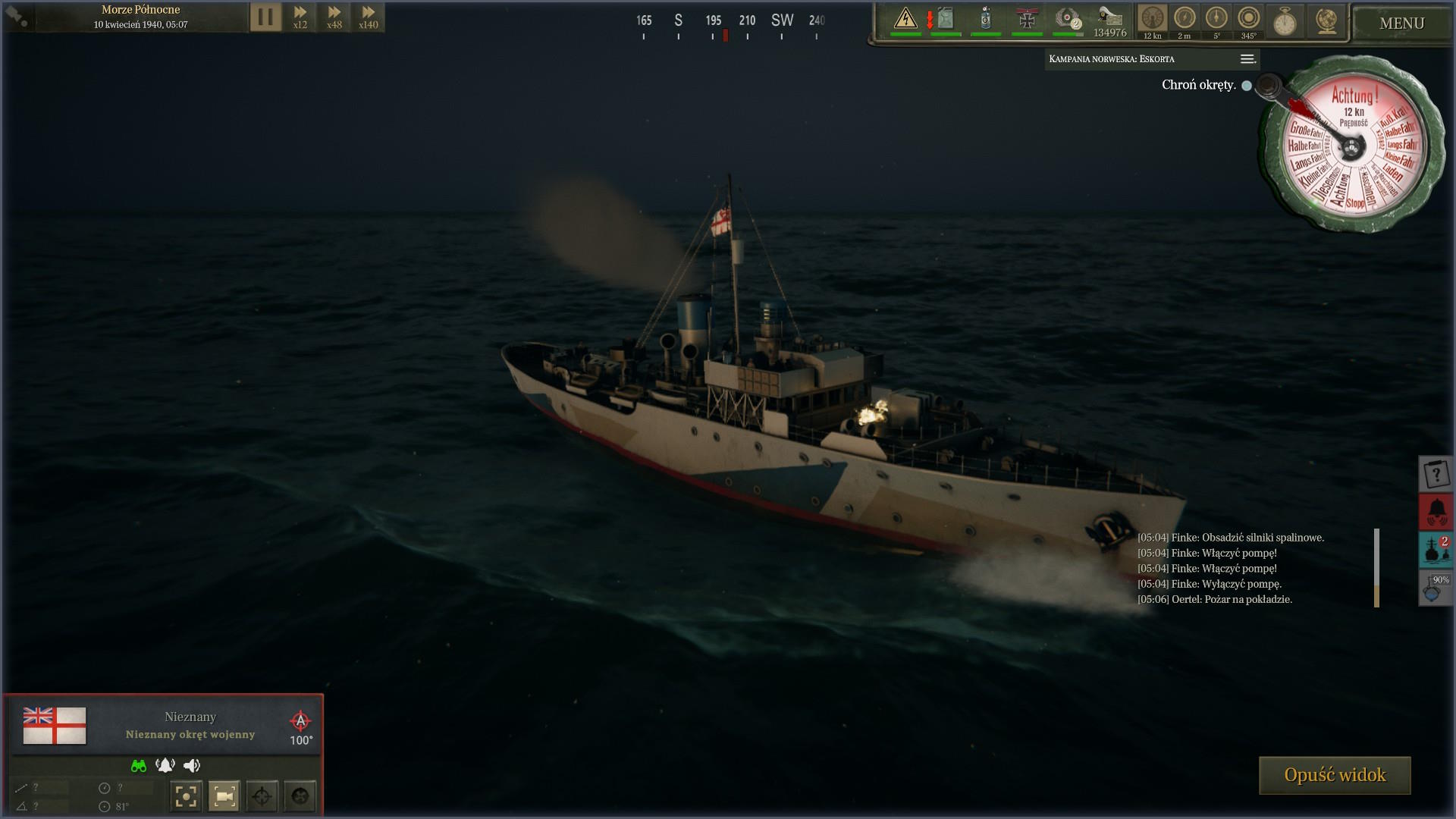
Task: Set time acceleration to x12
Action: [x=300, y=17]
